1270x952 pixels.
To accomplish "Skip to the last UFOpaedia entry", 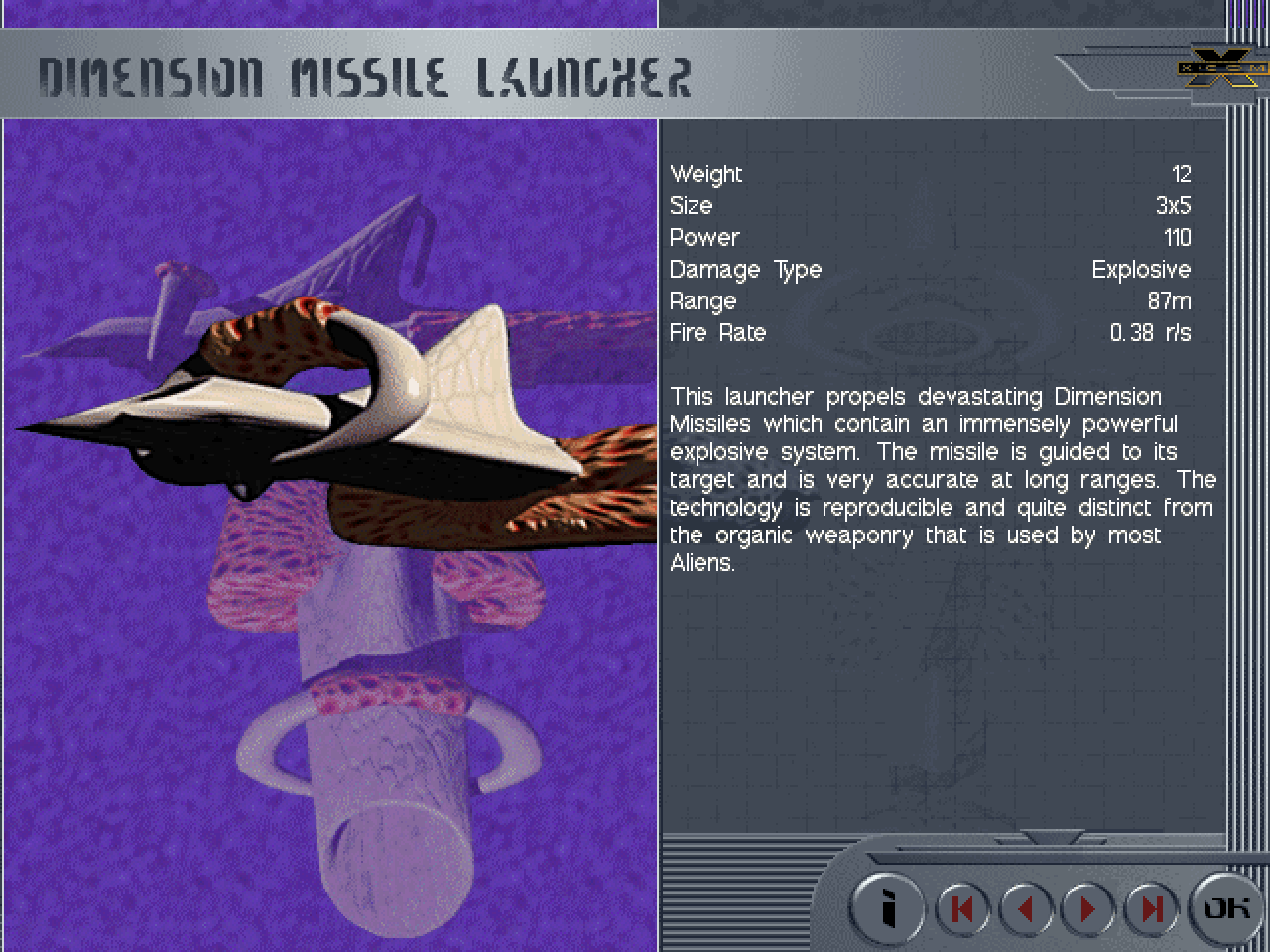I will point(1151,908).
